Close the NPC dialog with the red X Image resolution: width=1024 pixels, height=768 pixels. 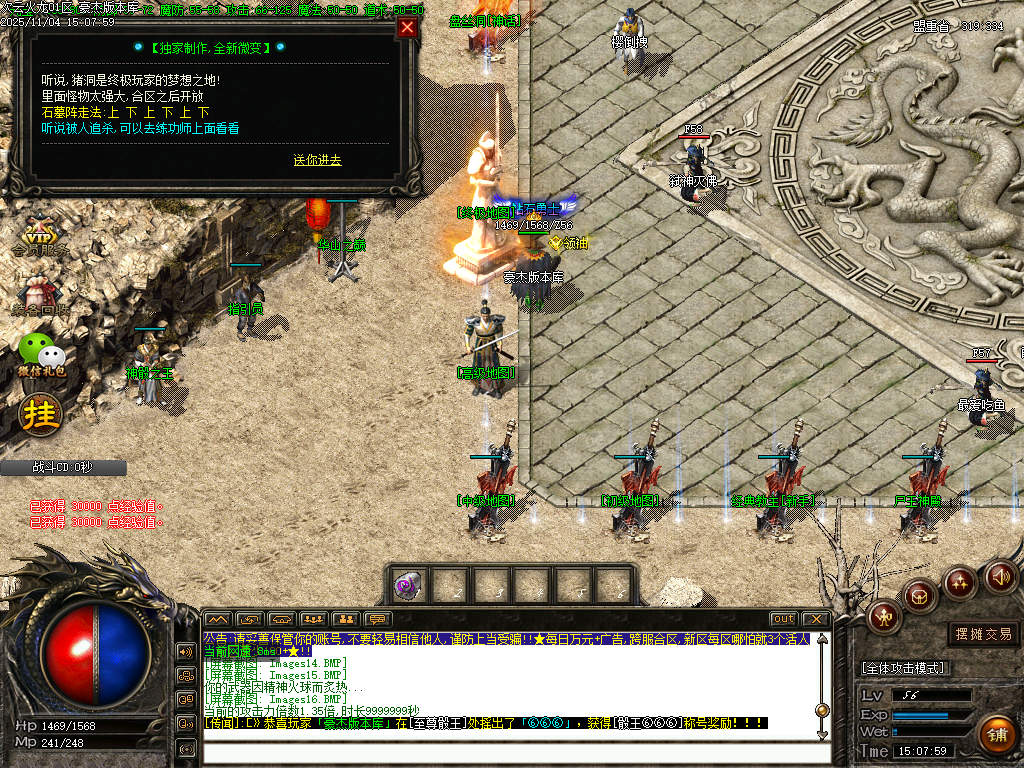[407, 28]
